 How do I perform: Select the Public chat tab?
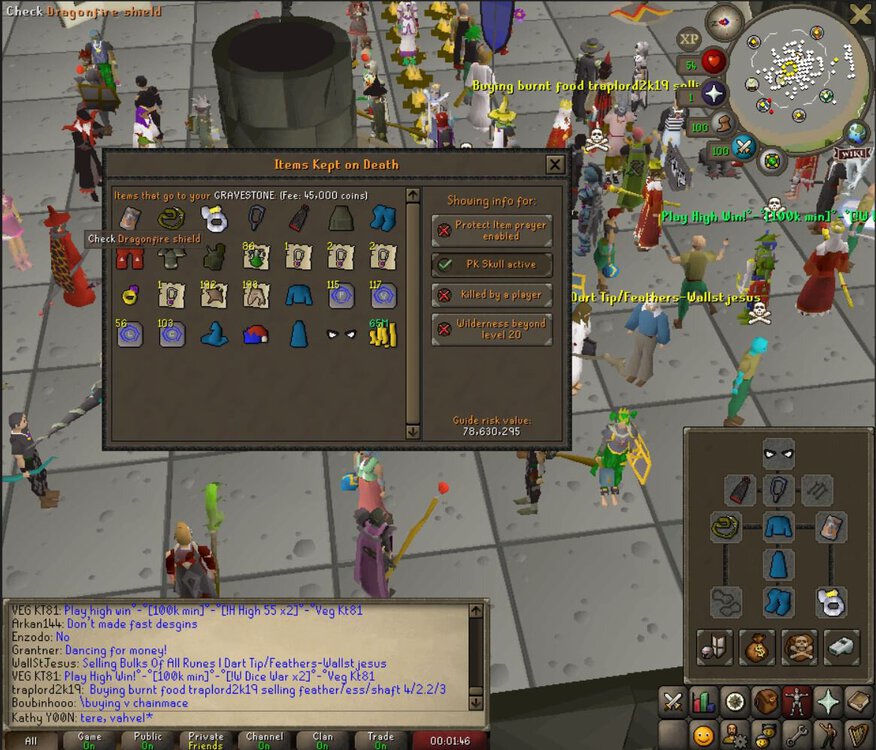point(148,741)
